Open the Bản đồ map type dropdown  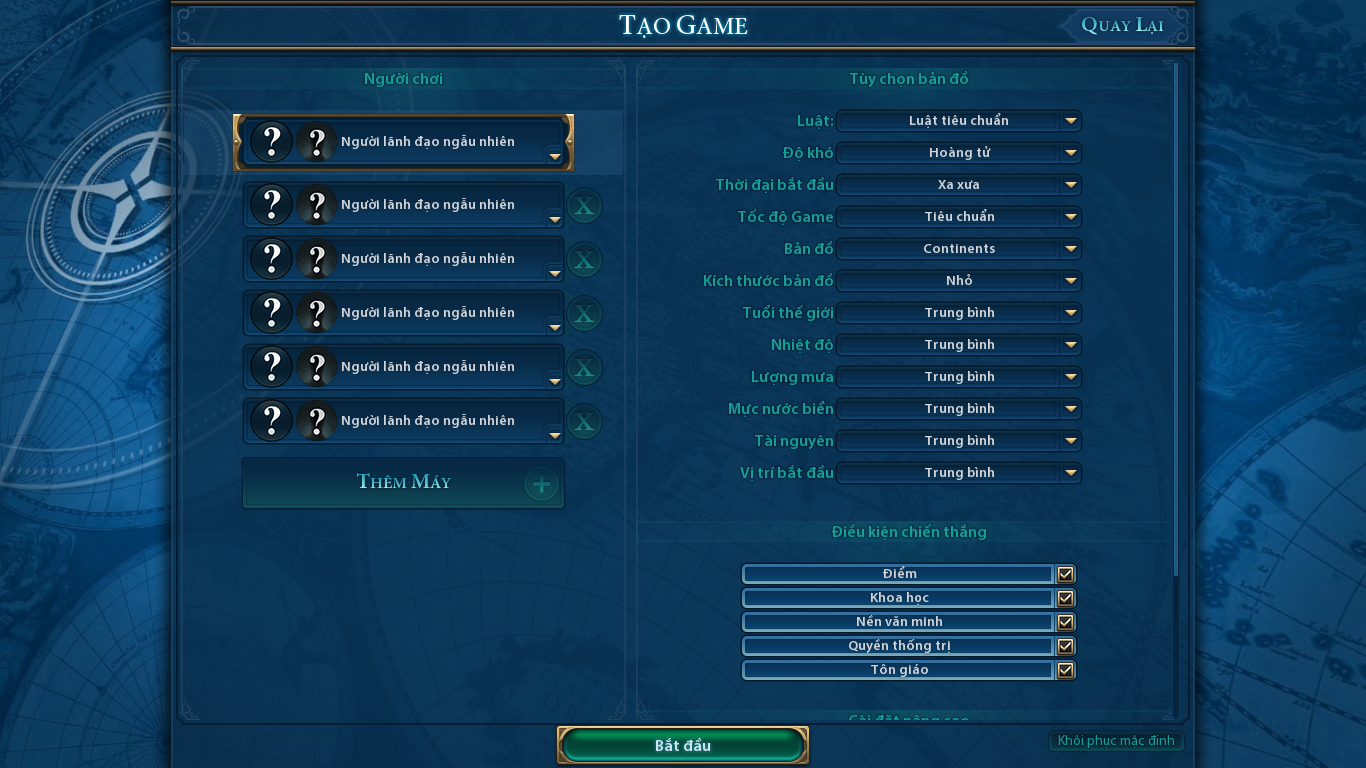(959, 249)
